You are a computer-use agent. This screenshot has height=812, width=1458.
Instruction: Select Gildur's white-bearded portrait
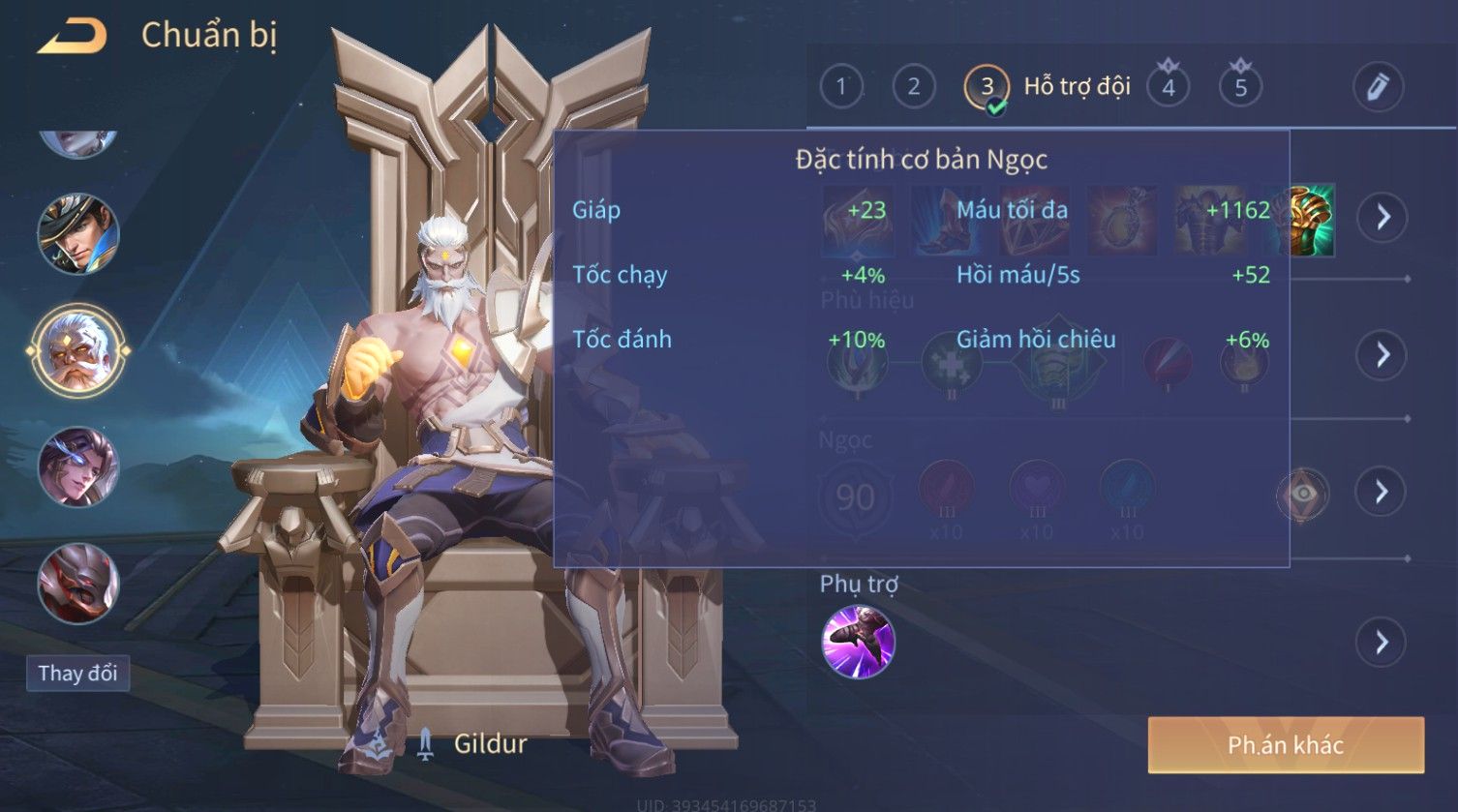point(77,349)
